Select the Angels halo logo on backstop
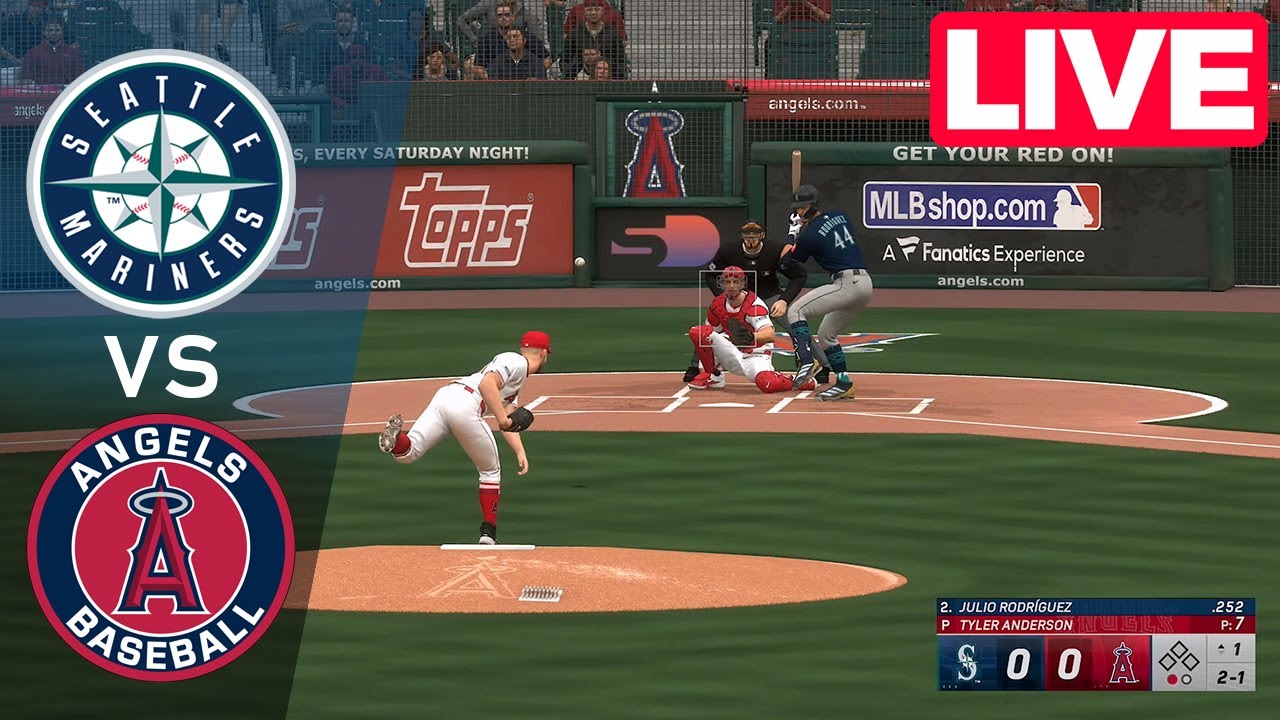 (655, 155)
